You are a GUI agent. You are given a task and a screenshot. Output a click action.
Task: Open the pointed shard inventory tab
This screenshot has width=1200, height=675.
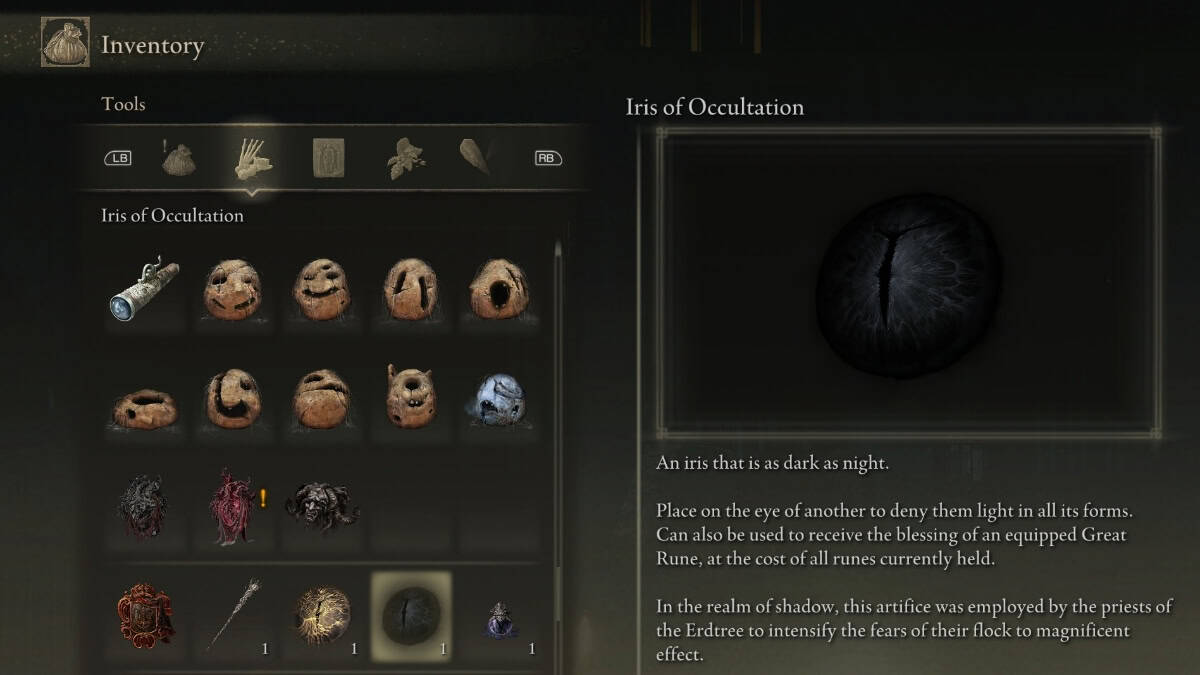pyautogui.click(x=474, y=158)
